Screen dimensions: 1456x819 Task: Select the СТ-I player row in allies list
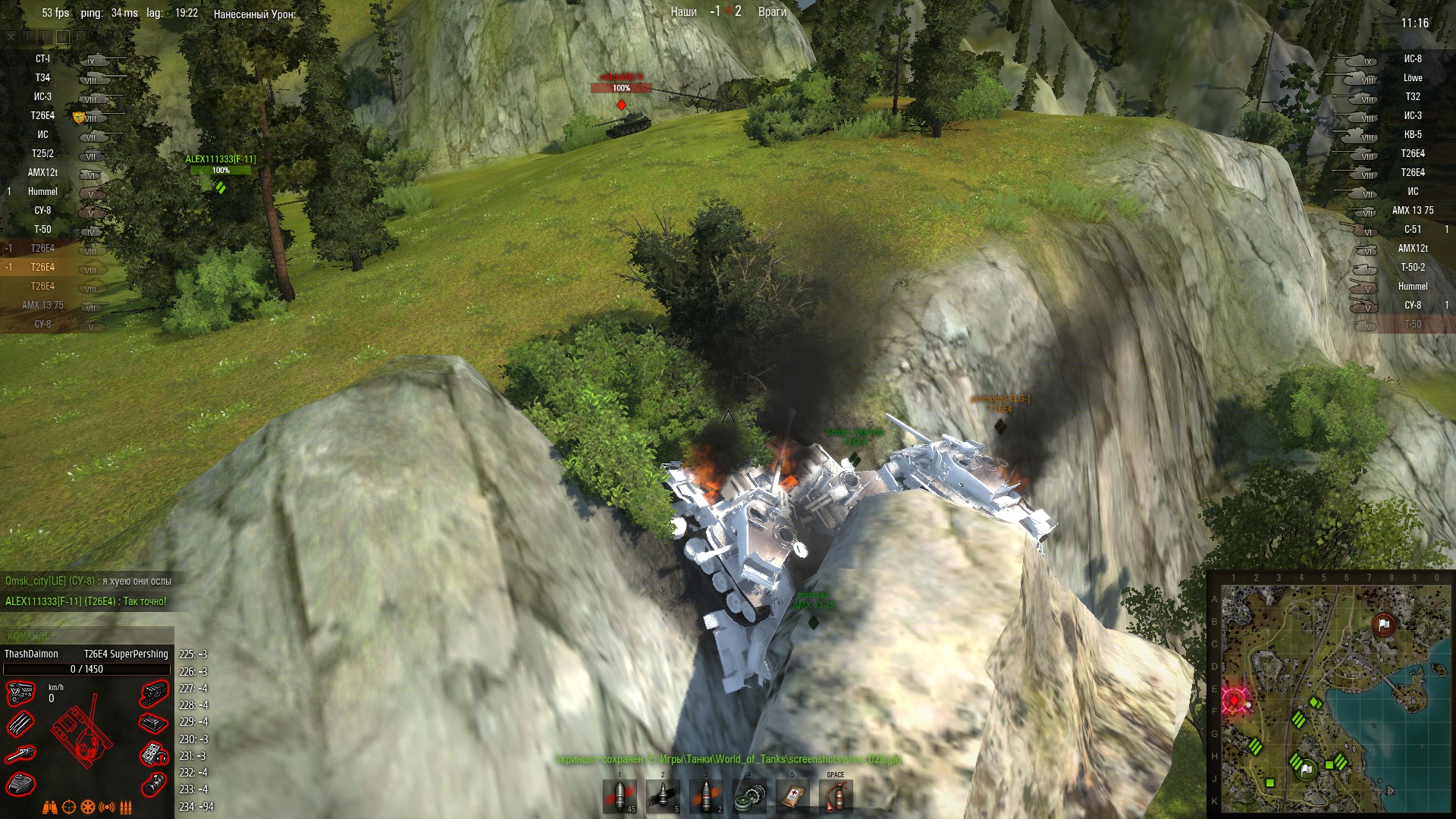(x=43, y=59)
